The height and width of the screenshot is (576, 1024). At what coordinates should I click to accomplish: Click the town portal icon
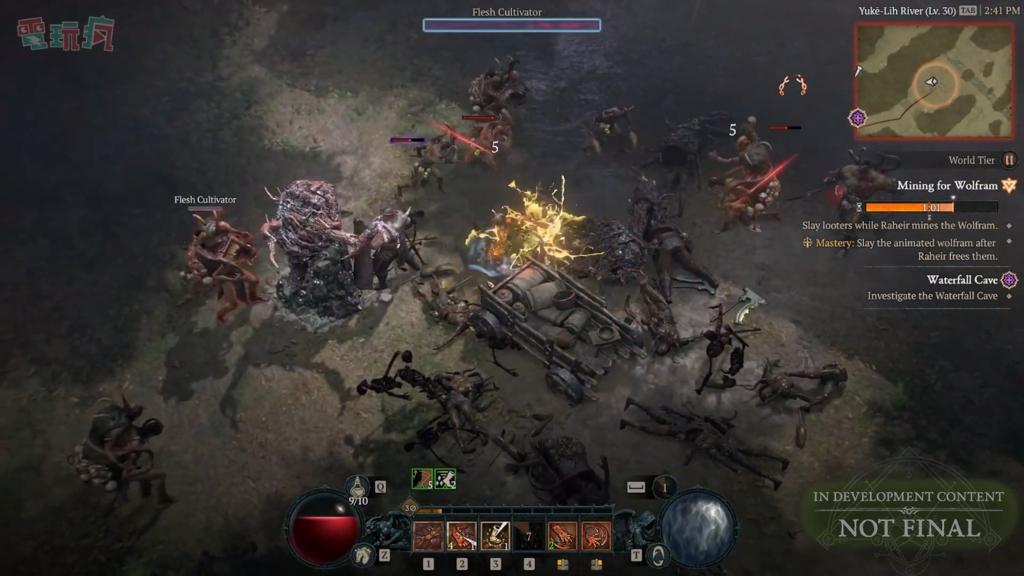point(657,553)
